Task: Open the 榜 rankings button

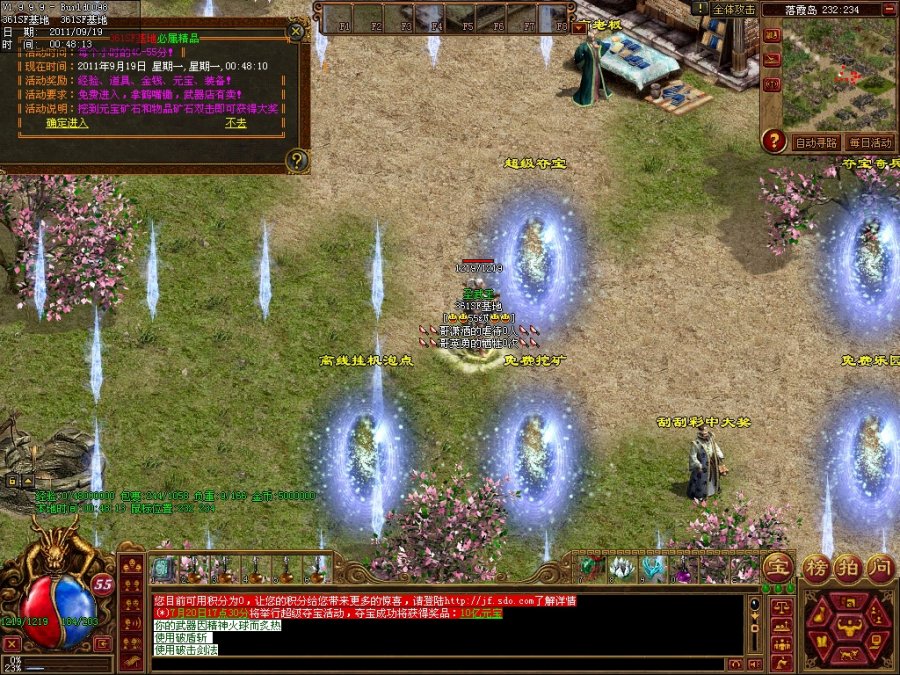Action: point(817,568)
